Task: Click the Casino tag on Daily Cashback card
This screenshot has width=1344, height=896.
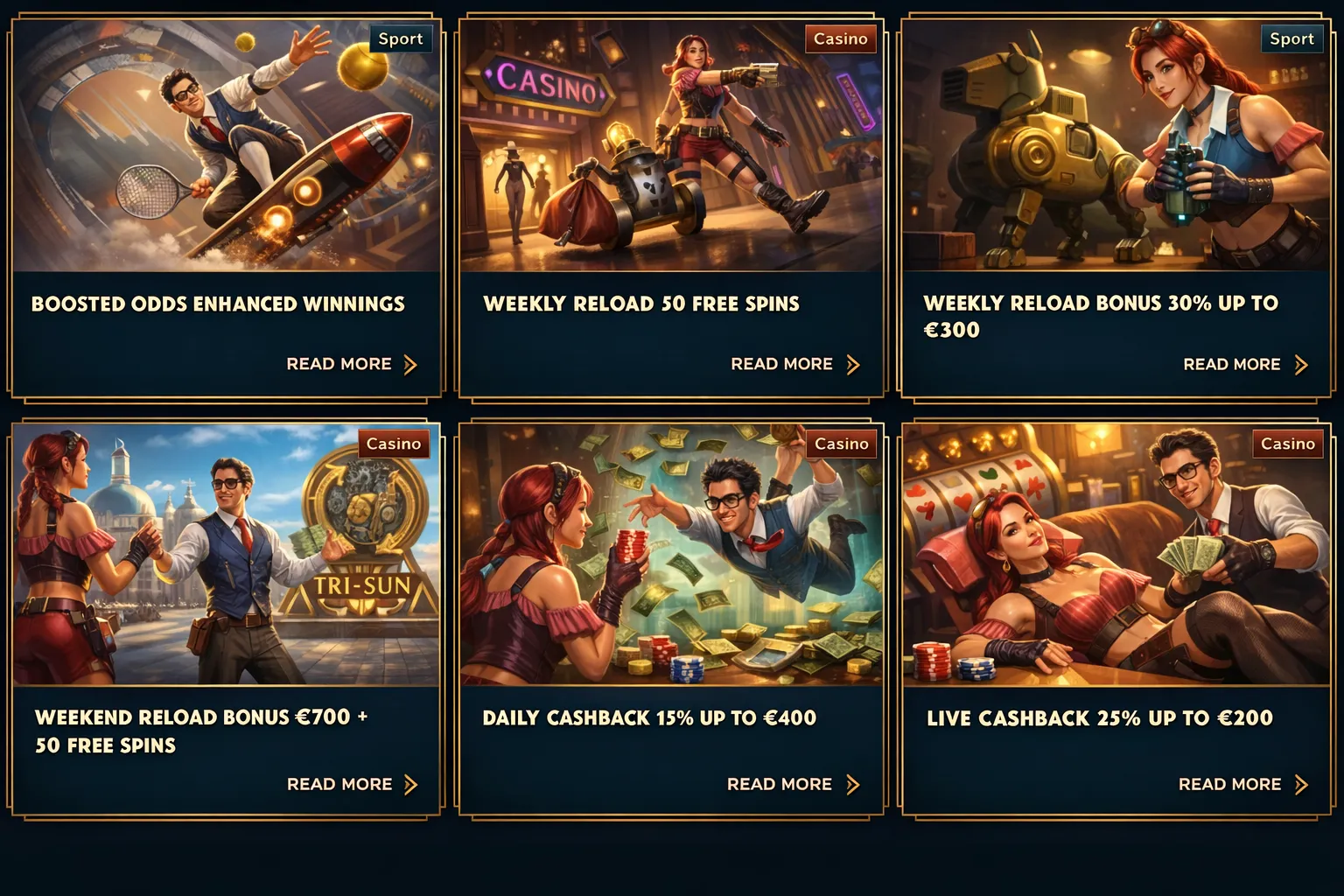Action: point(840,444)
